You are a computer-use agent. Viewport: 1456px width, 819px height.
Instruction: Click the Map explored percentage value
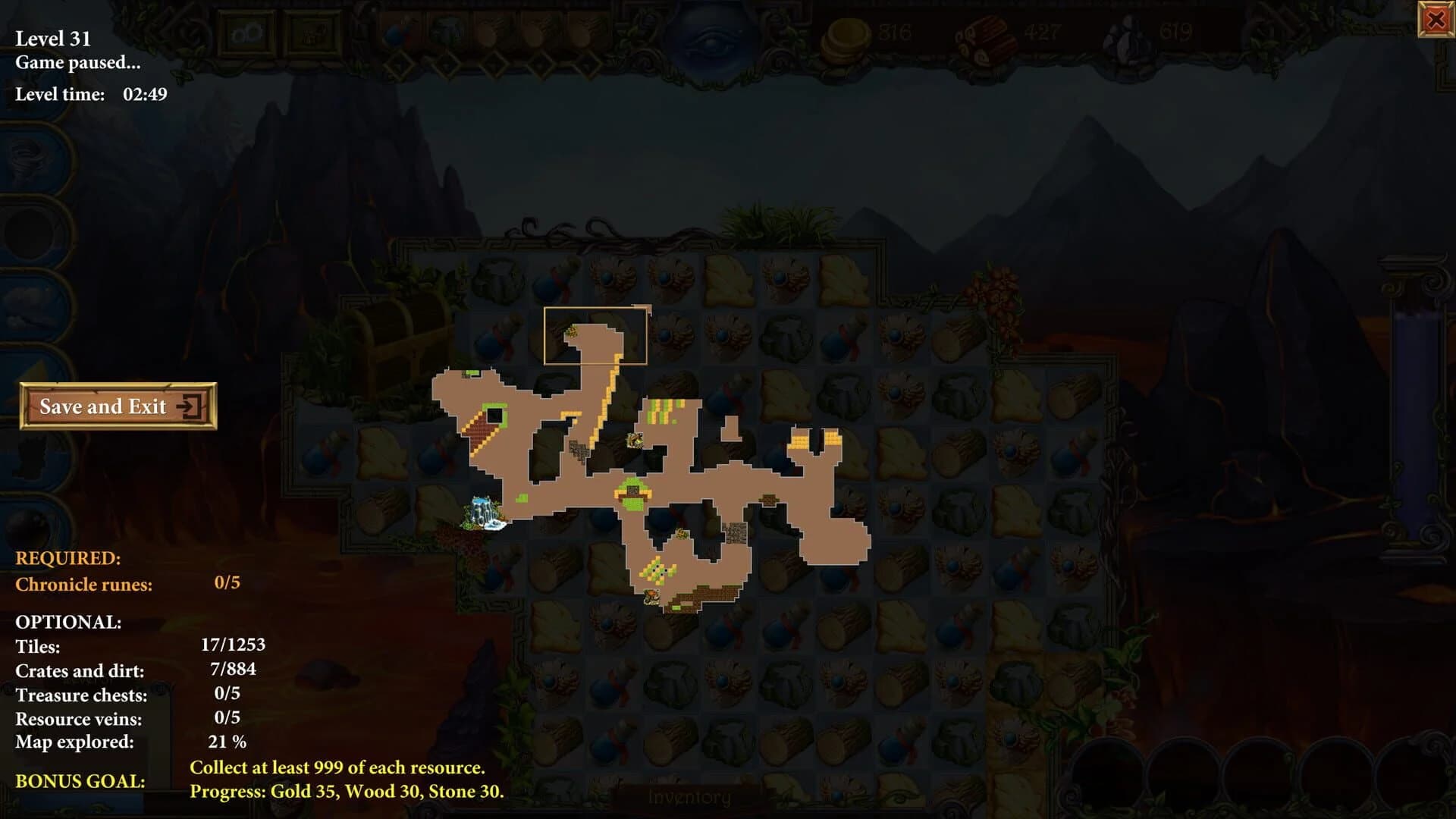pos(227,742)
